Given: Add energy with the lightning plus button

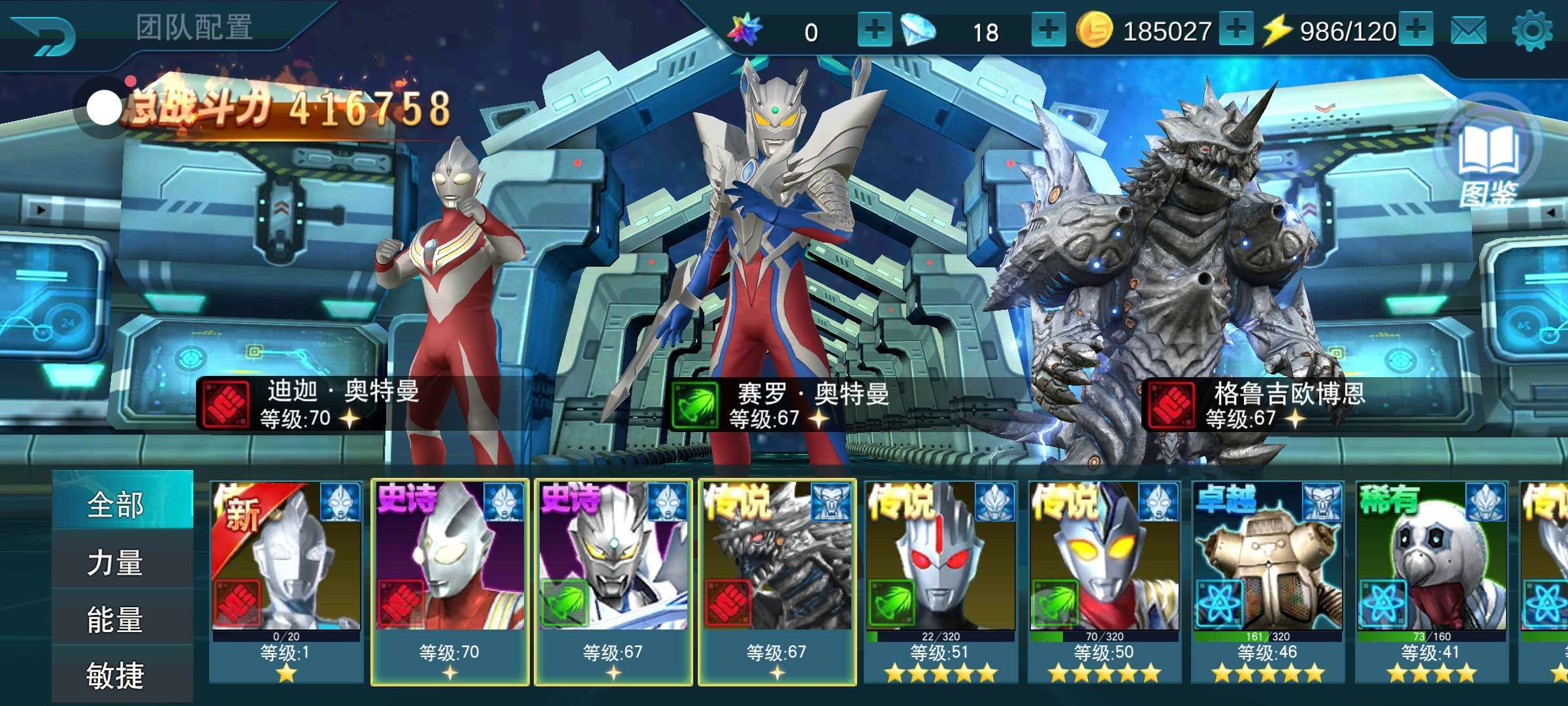Looking at the screenshot, I should pyautogui.click(x=1416, y=30).
